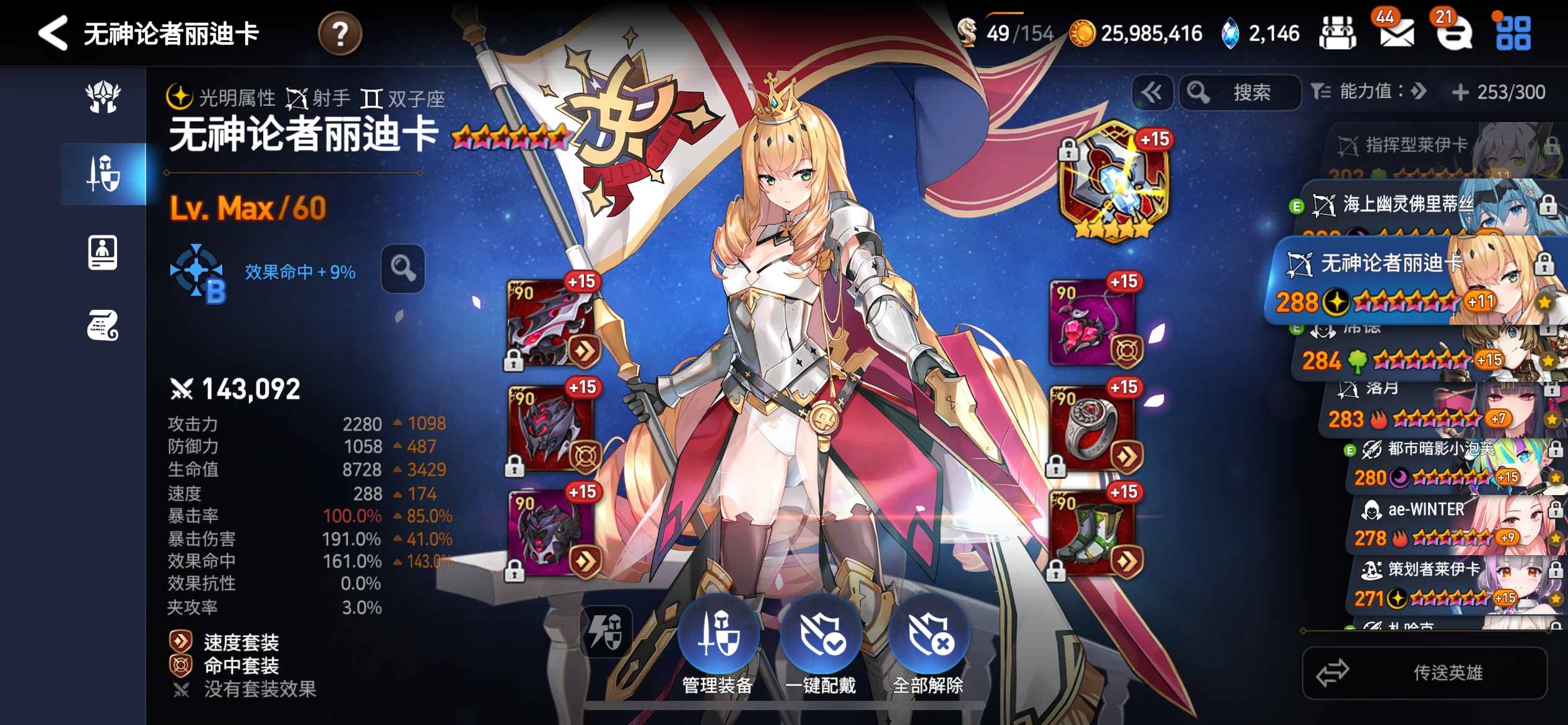Switch to the hero profile card tab
Screen dimensions: 1568x725
(103, 252)
